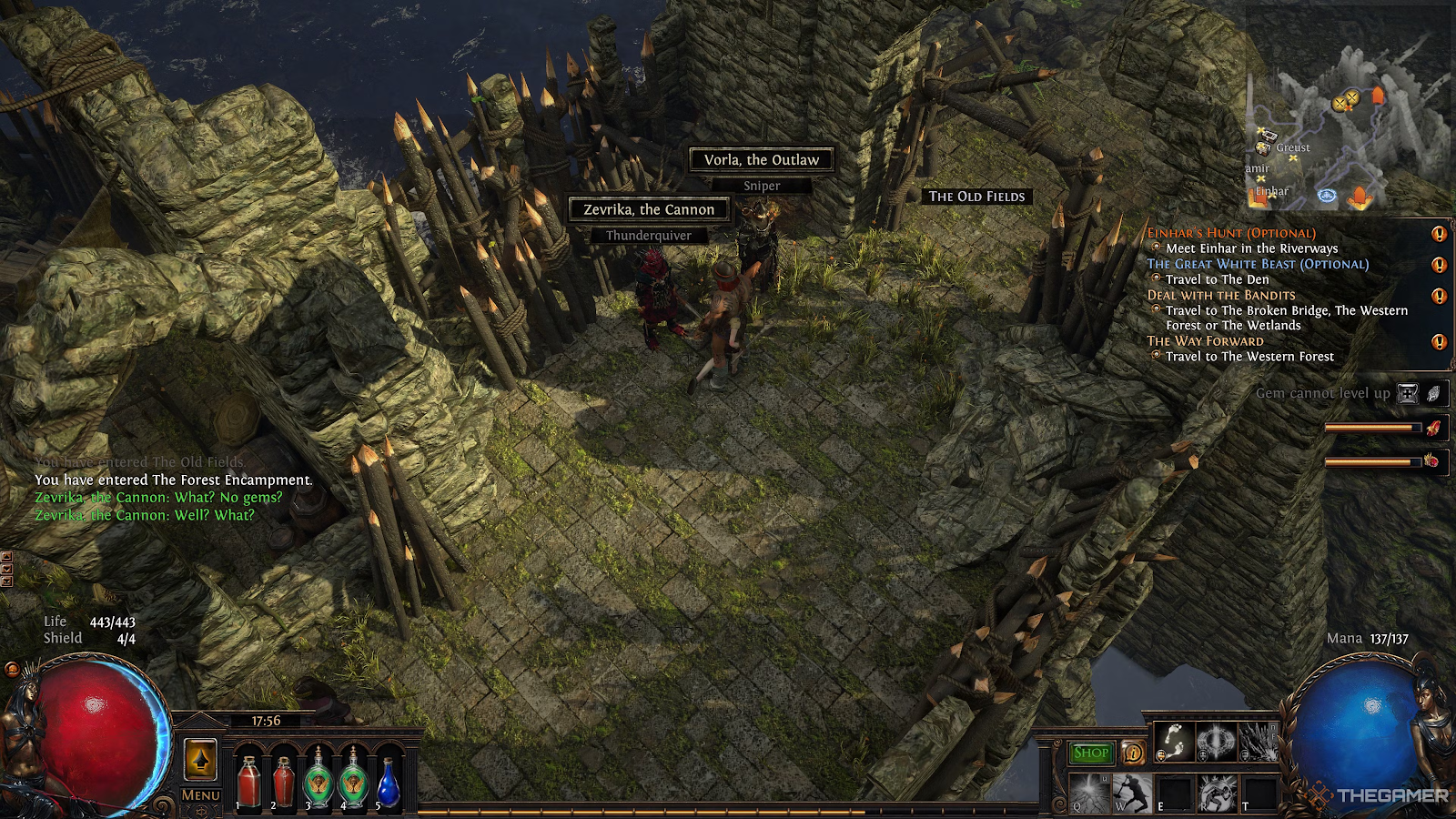Screen dimensions: 1456x819
Task: Select the Deal with the Bandits quest
Action: point(1220,295)
